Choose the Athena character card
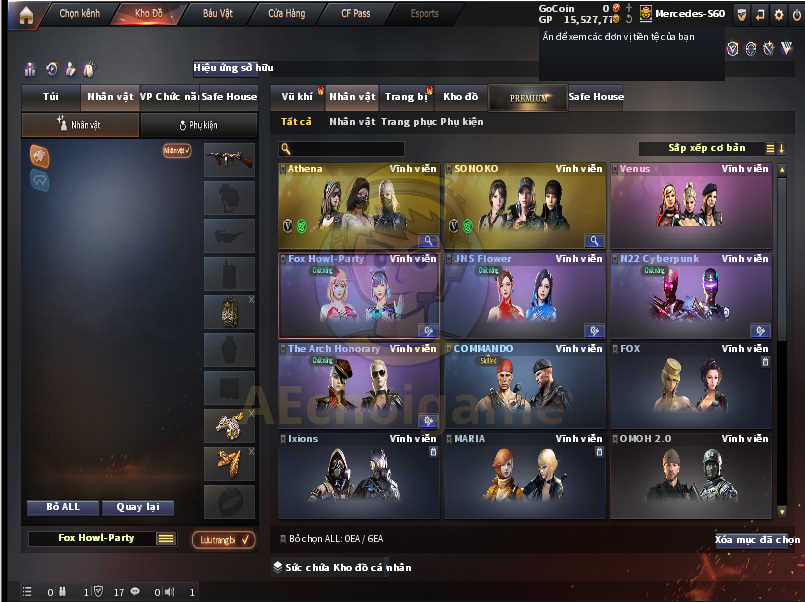This screenshot has height=602, width=805. (x=359, y=206)
